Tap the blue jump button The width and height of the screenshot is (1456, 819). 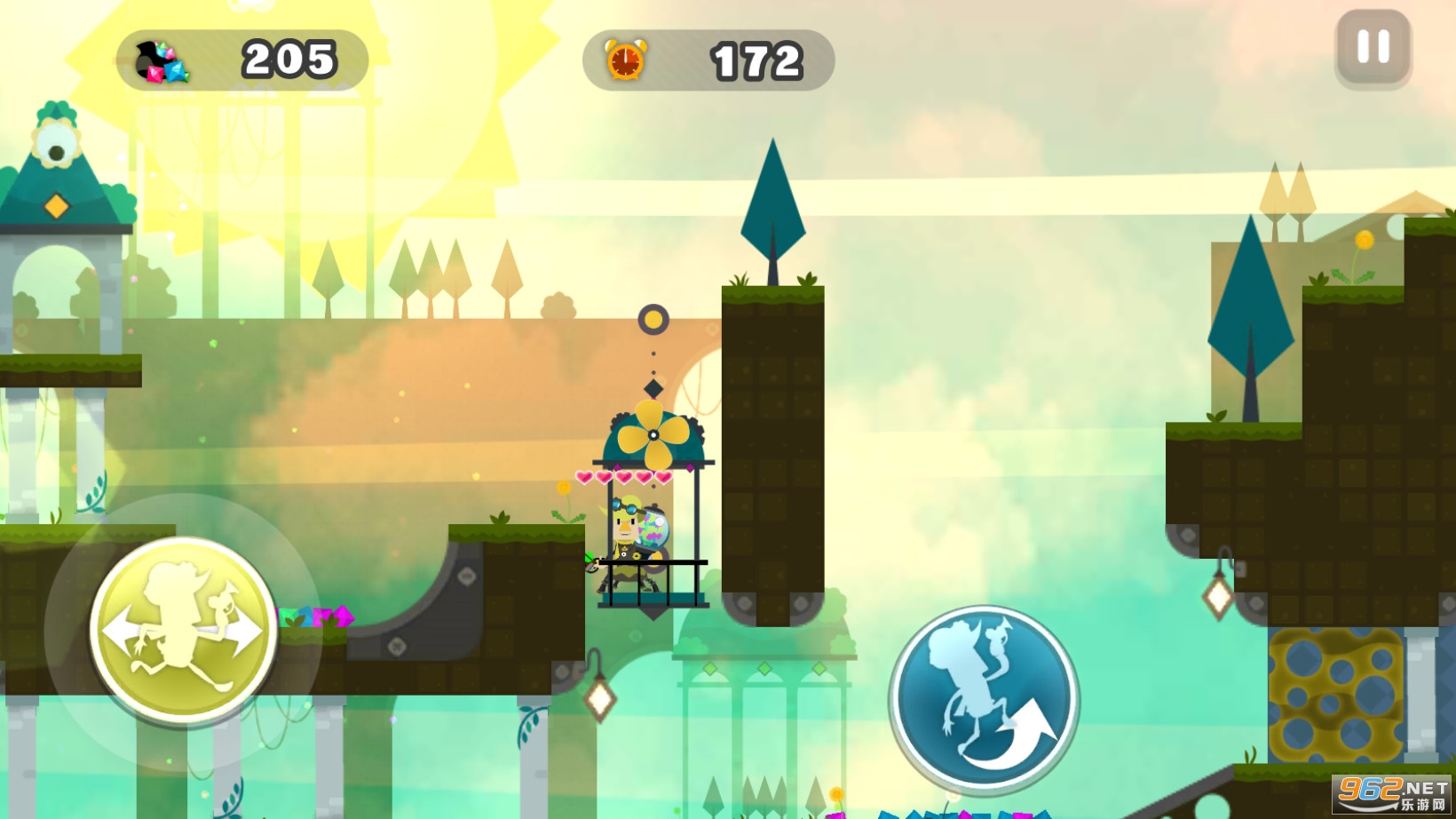pyautogui.click(x=984, y=699)
